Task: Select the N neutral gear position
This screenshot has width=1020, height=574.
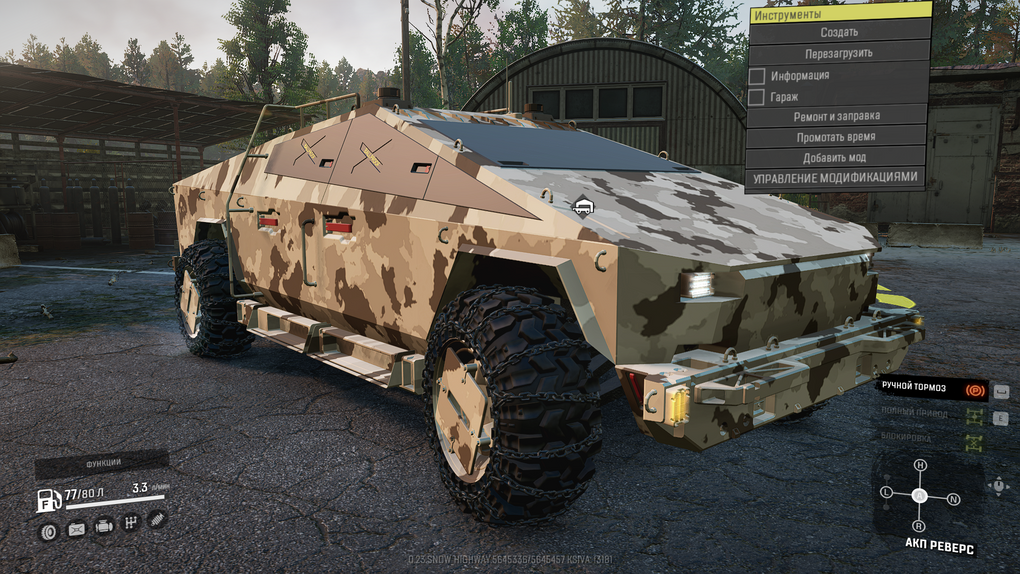Action: click(x=953, y=498)
